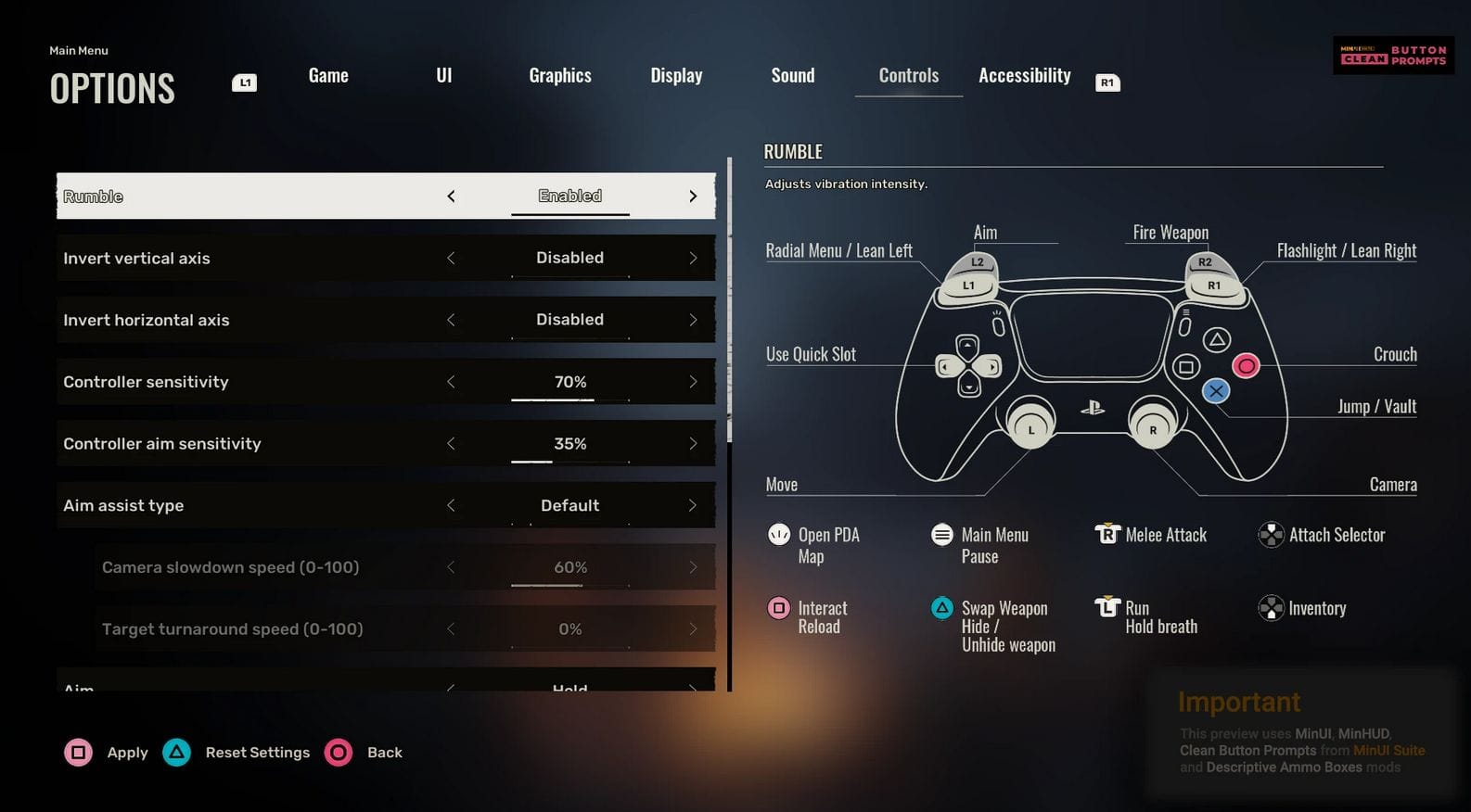Click the left arrow on the Rumble row
Viewport: 1471px width, 812px height.
[x=451, y=197]
